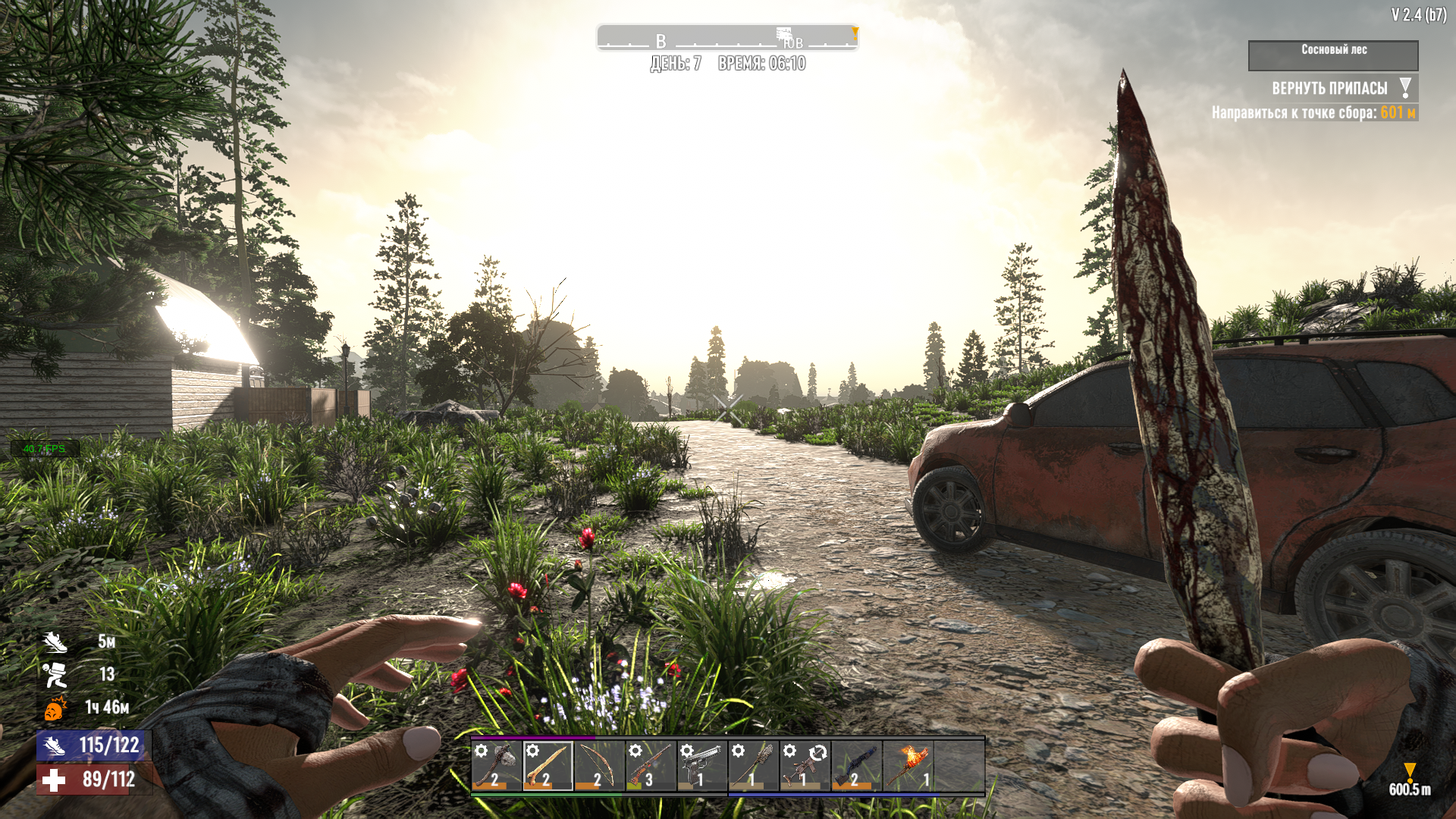The image size is (1456, 819).
Task: Select the wooden club hotbar slot
Action: pos(754,766)
